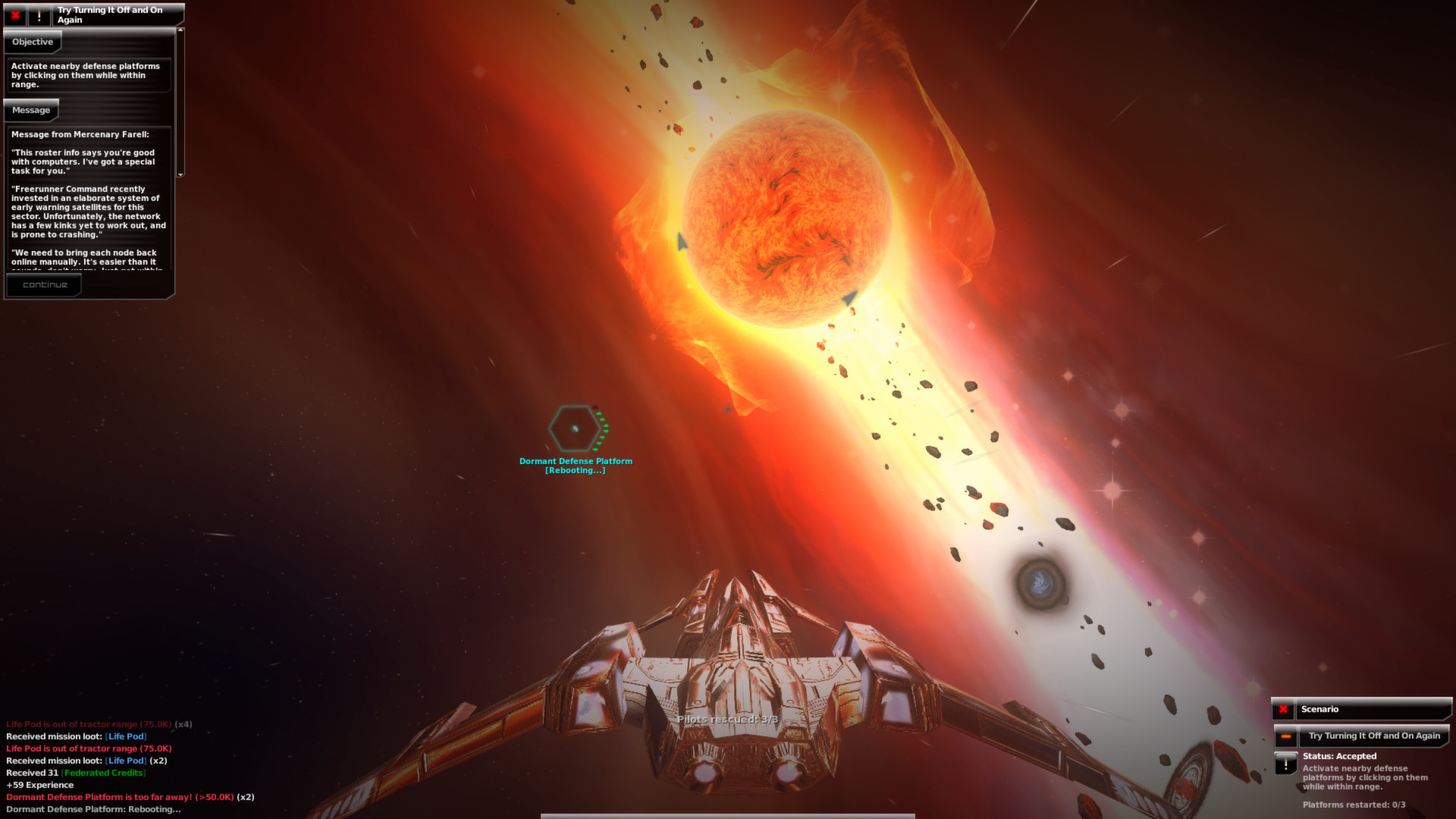The height and width of the screenshot is (819, 1456).
Task: Click the Pilots rescued 3/3 progress bar
Action: tap(728, 720)
